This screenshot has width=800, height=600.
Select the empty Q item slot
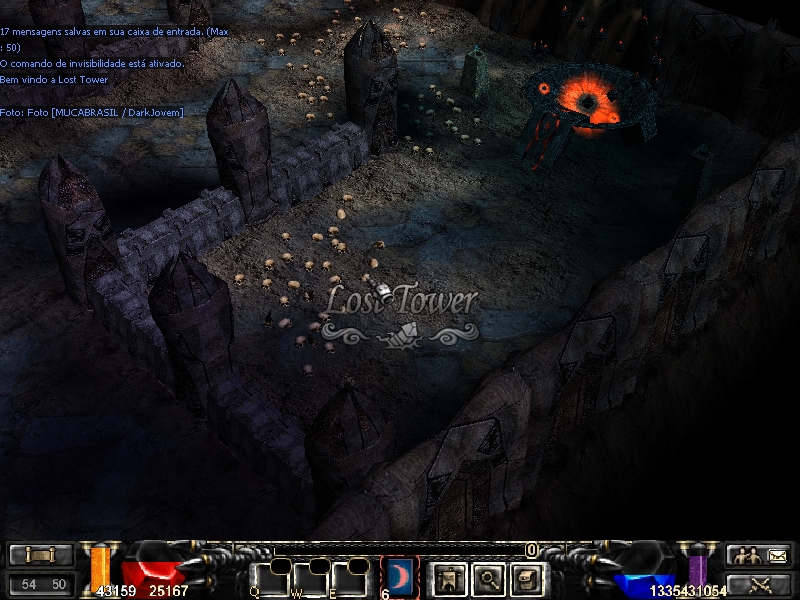coord(270,579)
